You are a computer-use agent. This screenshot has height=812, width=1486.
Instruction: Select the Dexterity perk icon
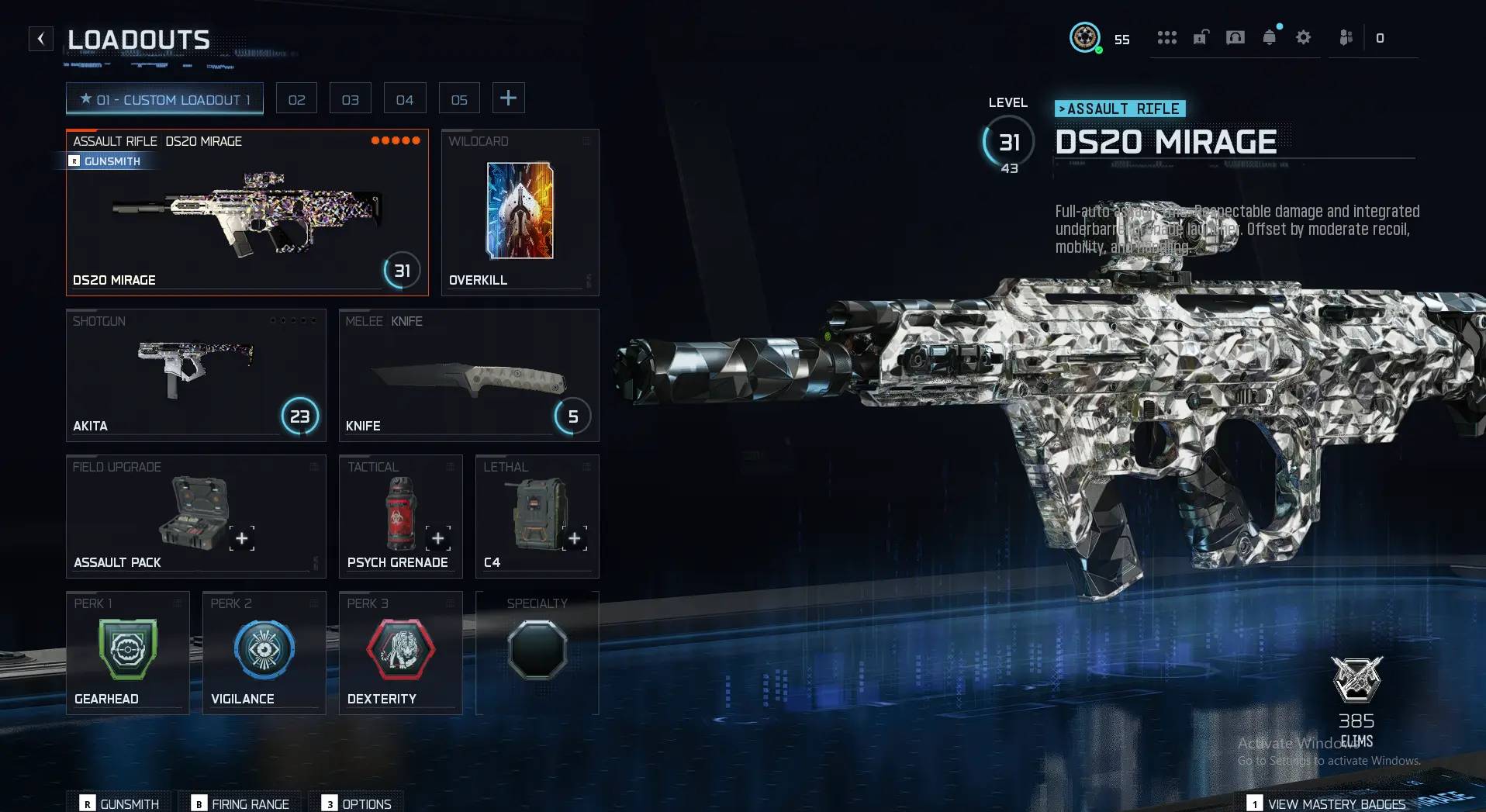click(400, 650)
